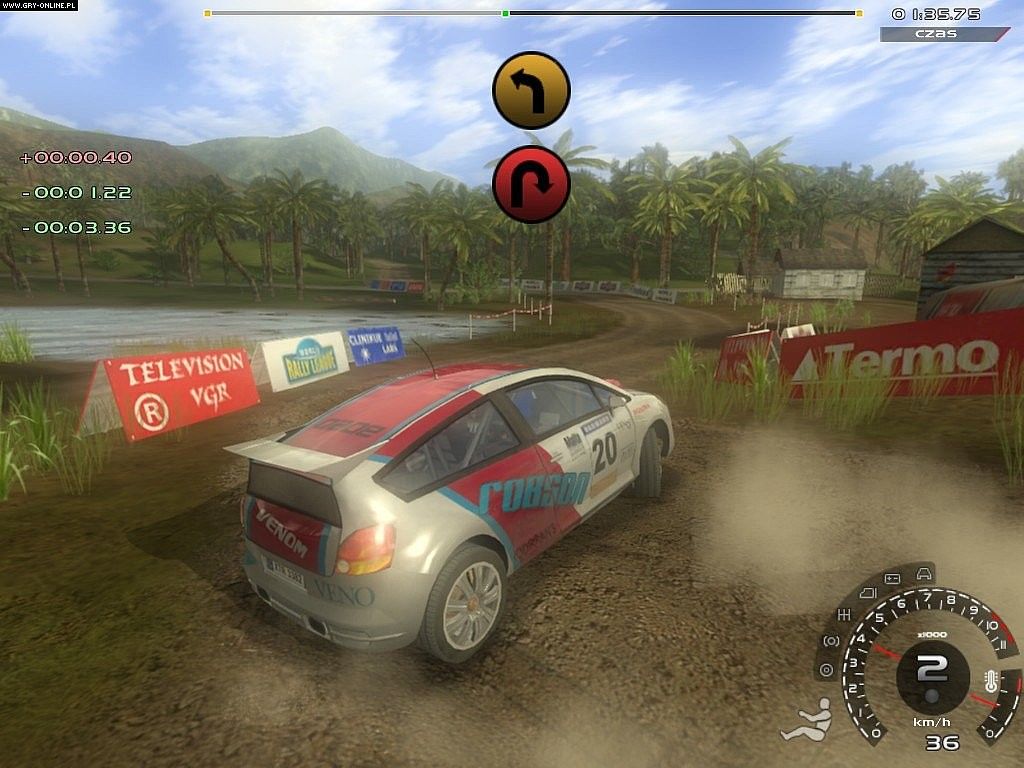Screen dimensions: 1024x768
Task: Select the seated driver status icon
Action: pyautogui.click(x=804, y=720)
